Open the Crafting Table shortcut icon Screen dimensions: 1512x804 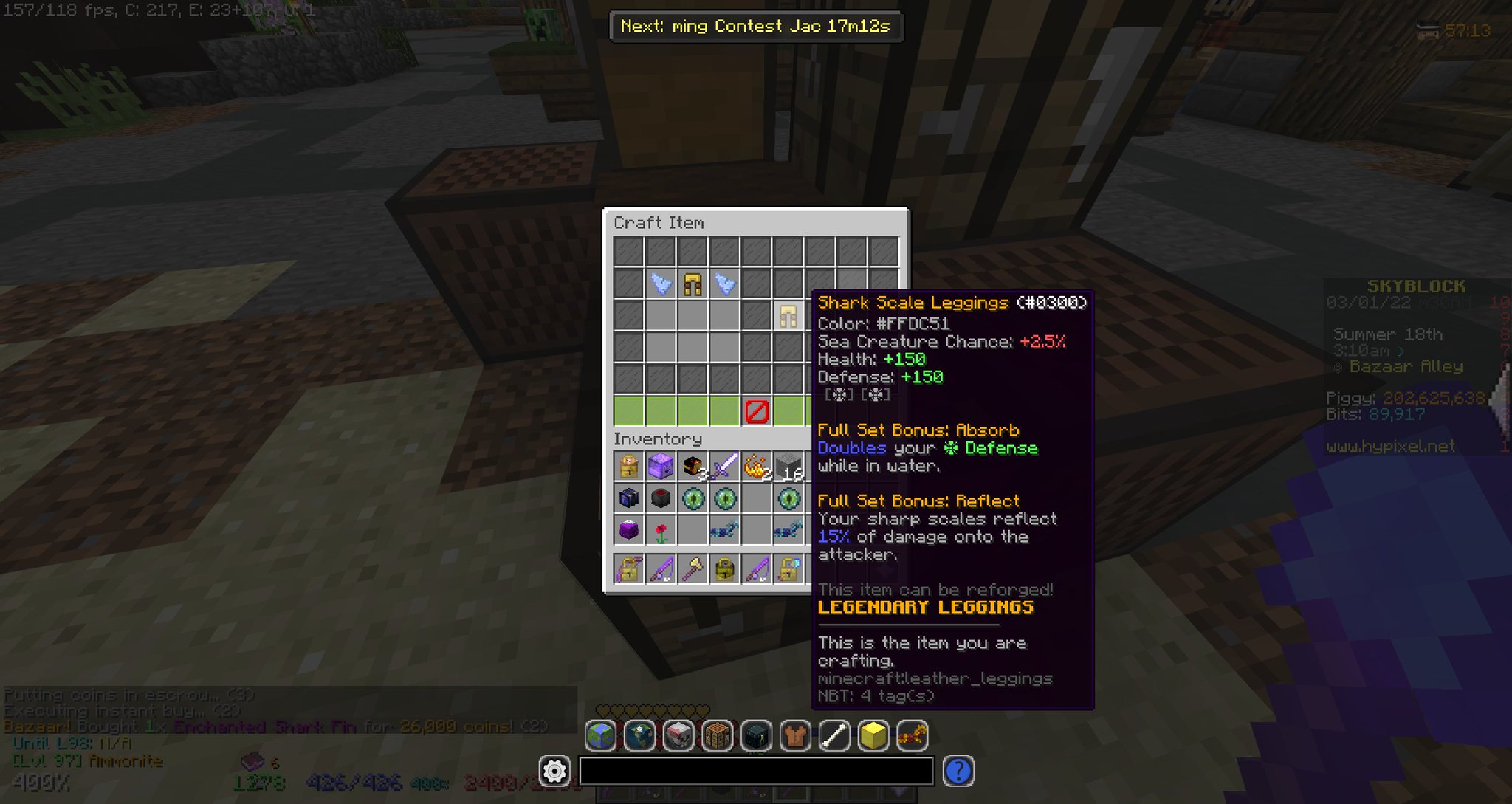click(x=717, y=735)
